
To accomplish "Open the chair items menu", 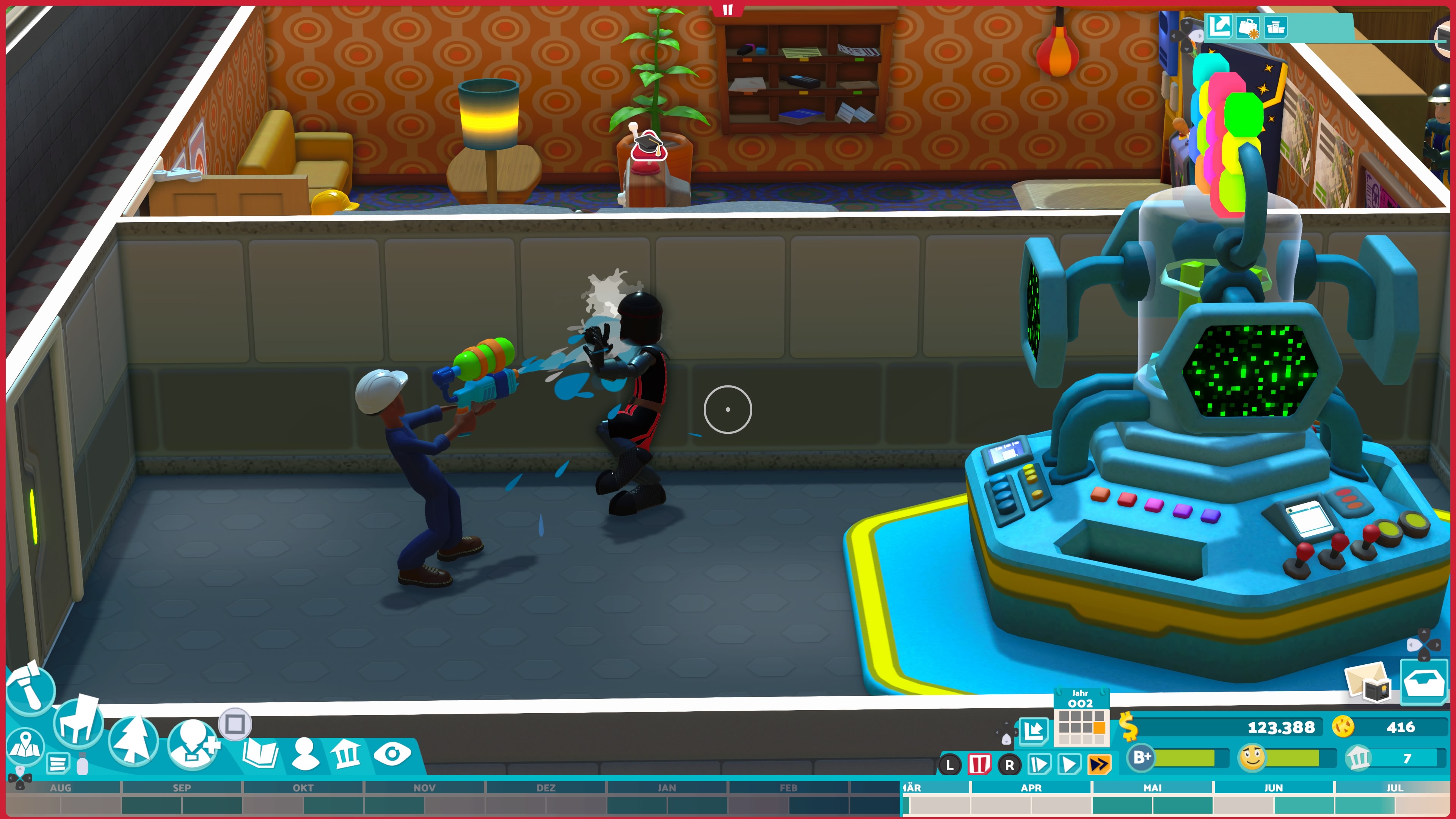I will (x=78, y=723).
